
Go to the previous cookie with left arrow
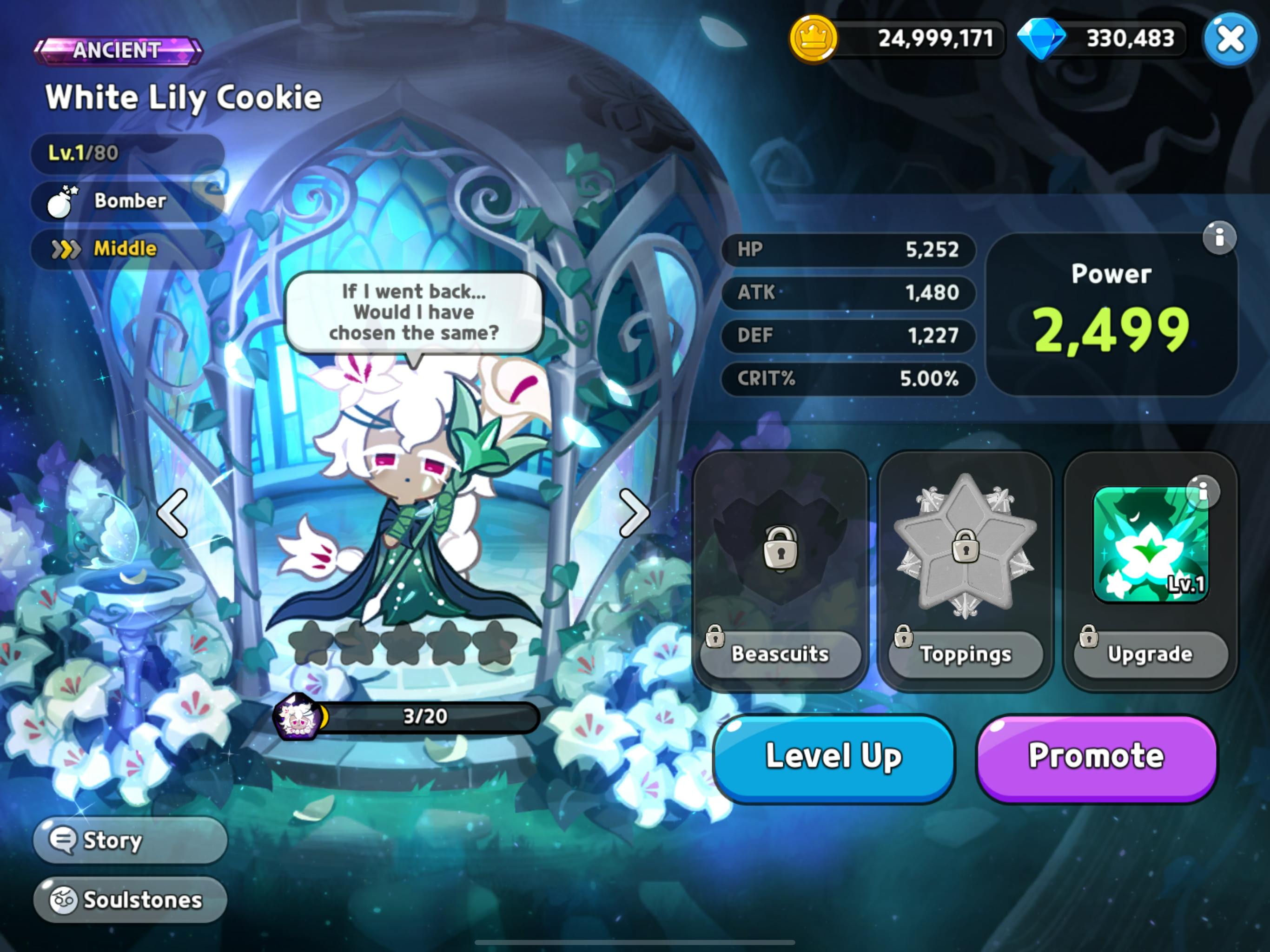click(x=172, y=513)
